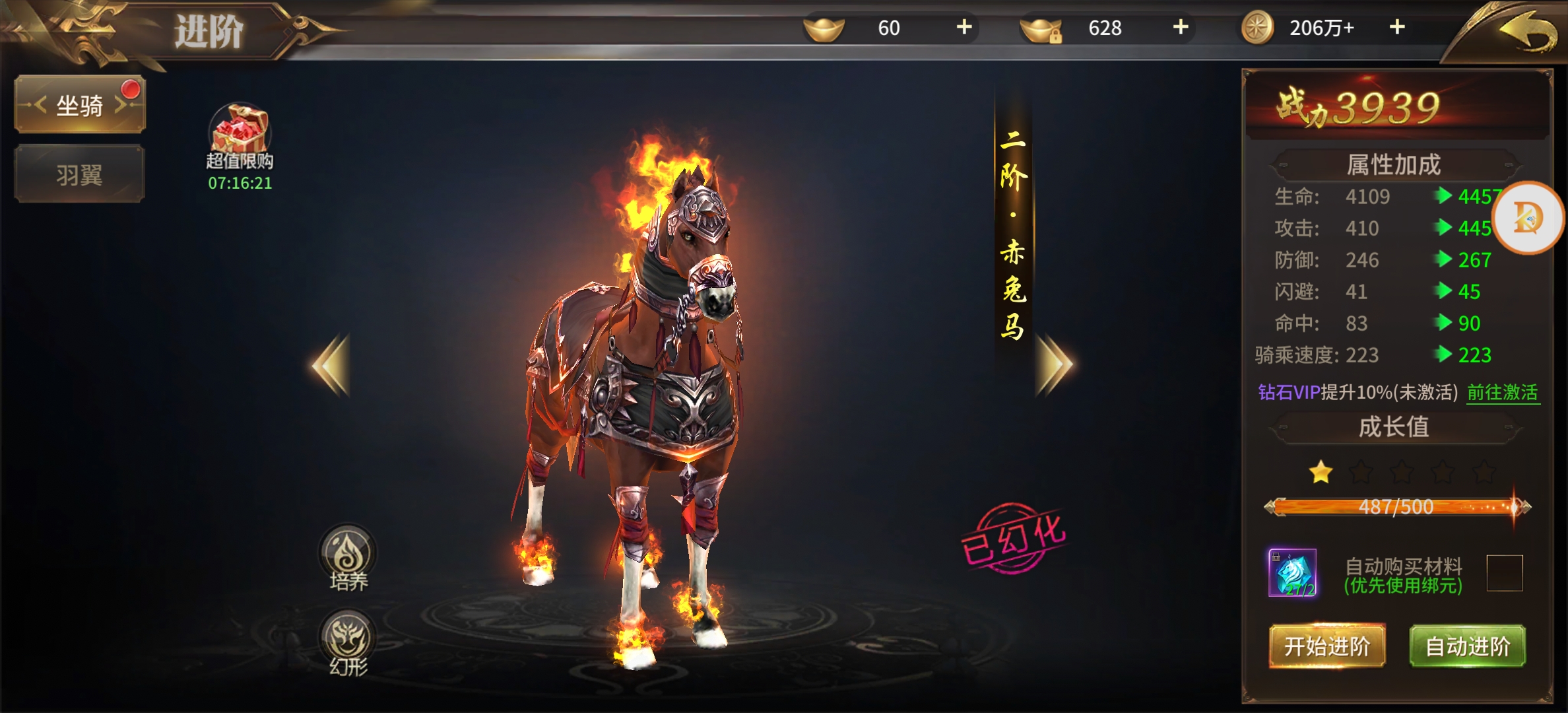Open the 幻形 transformation feature
This screenshot has height=713, width=1568.
(x=348, y=639)
